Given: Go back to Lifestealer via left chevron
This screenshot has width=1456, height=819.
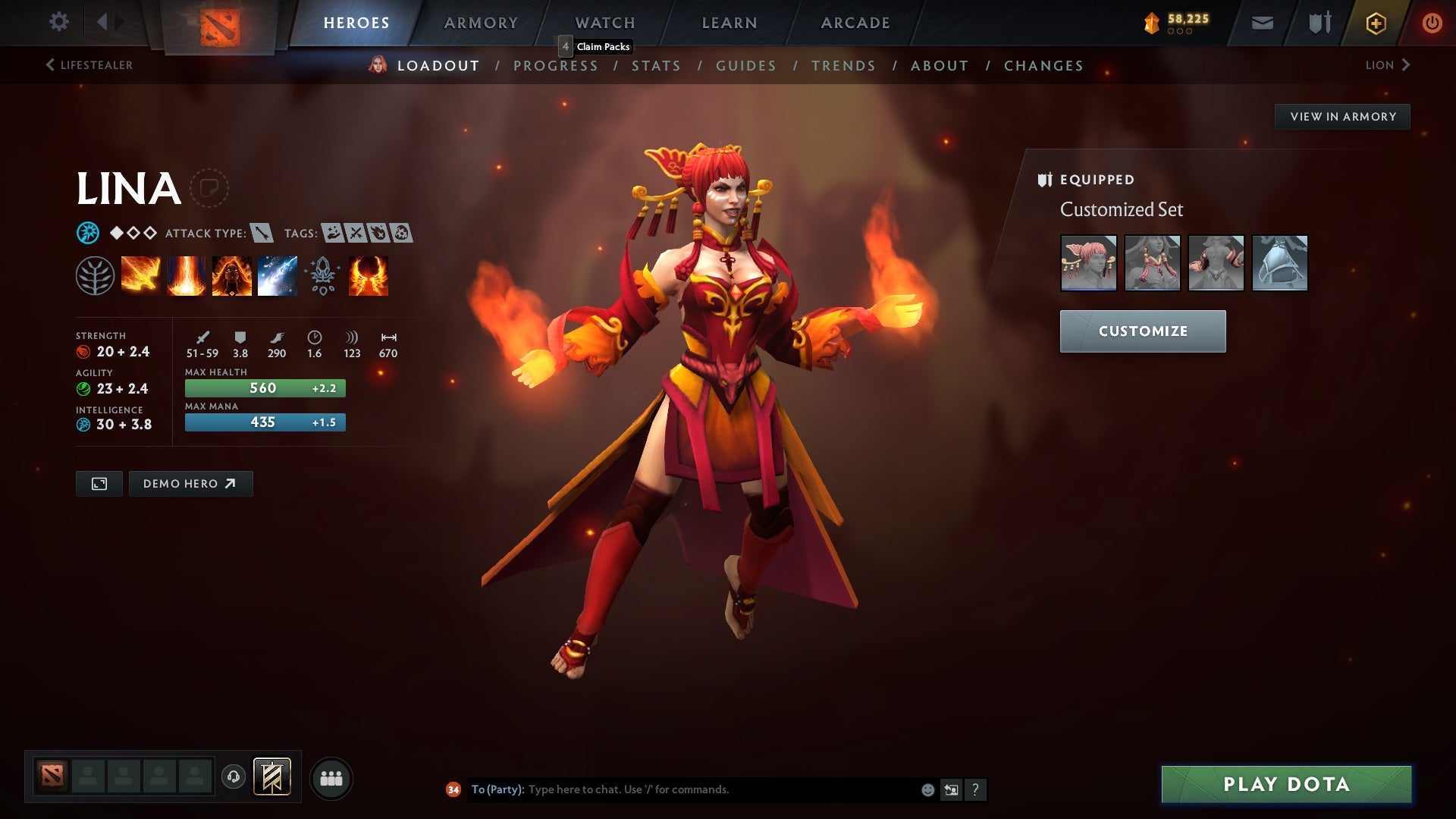Looking at the screenshot, I should click(x=50, y=64).
